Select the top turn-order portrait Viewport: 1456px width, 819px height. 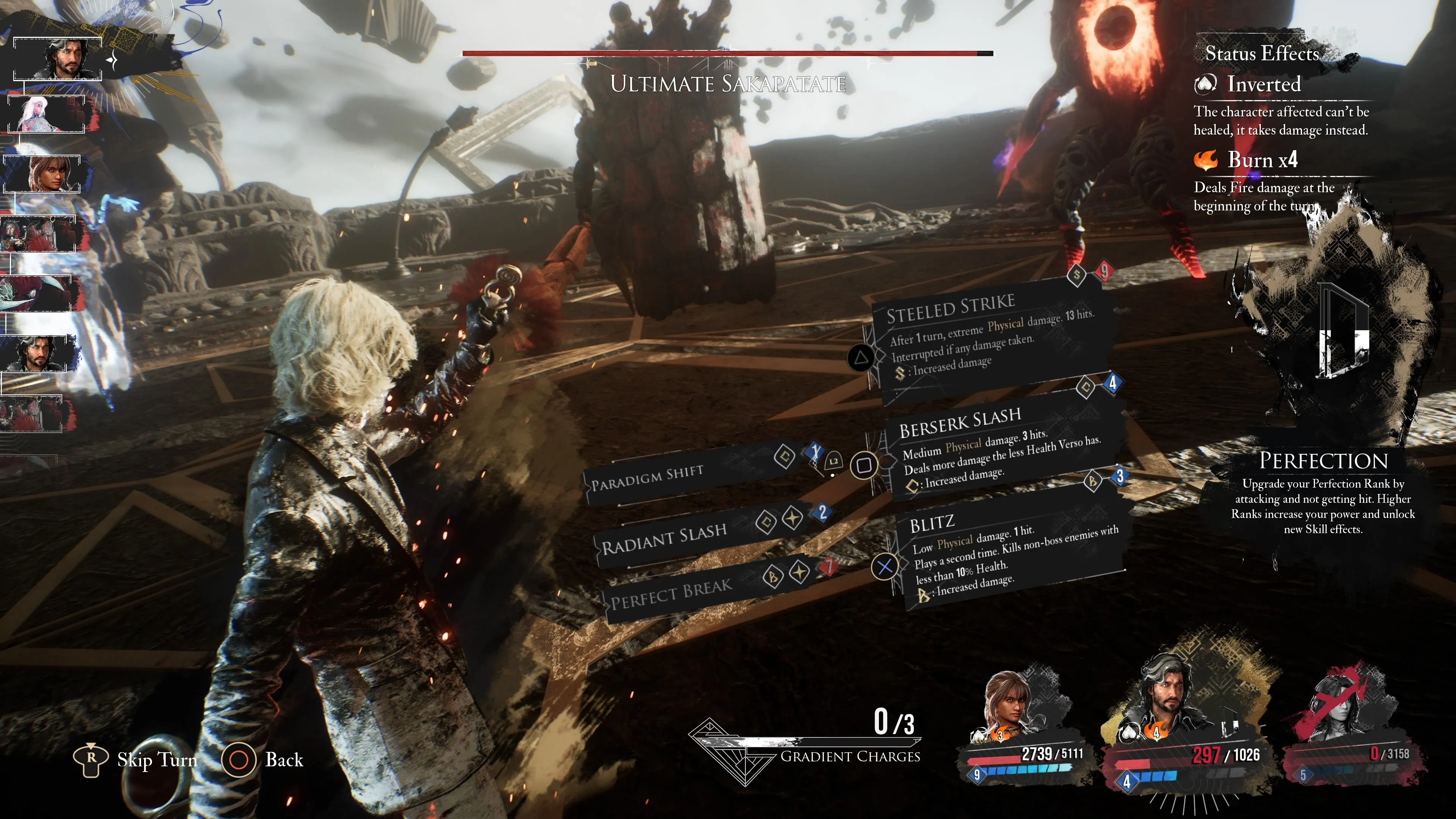point(58,59)
